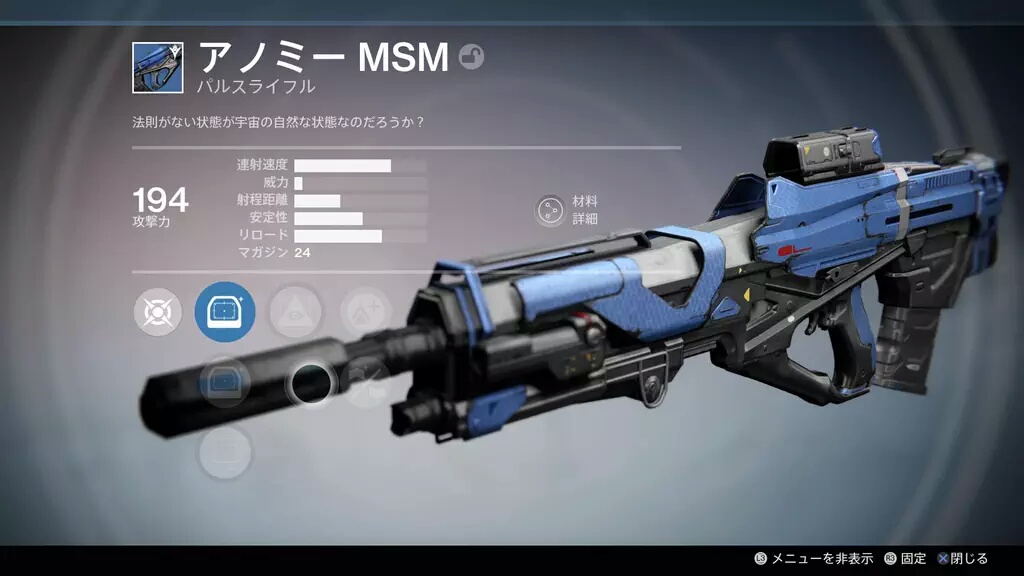Screen dimensions: 1024x576
Task: Choose the highlighted blue scope upgrade node
Action: point(225,312)
